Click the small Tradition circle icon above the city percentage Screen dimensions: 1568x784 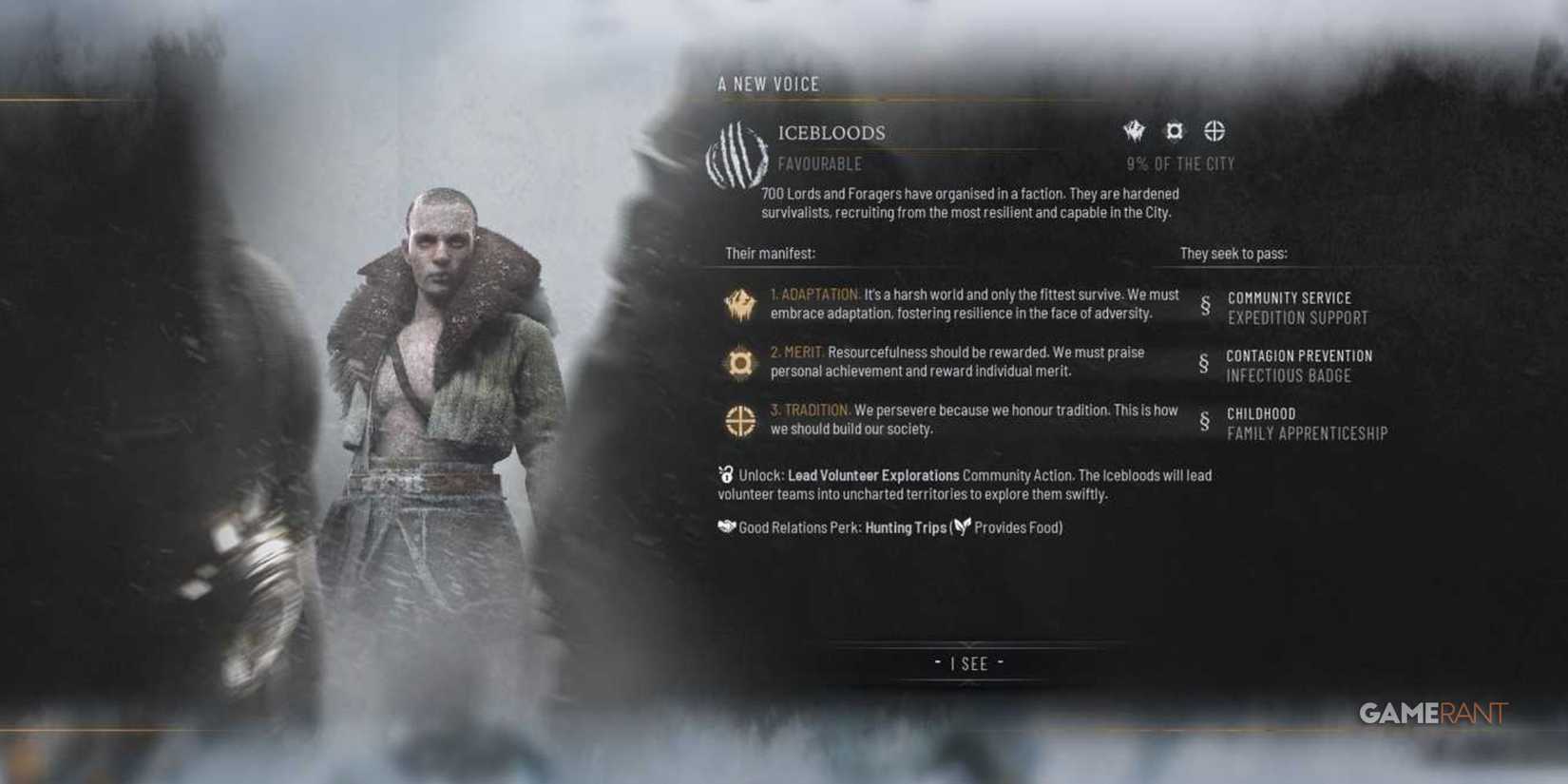1214,130
